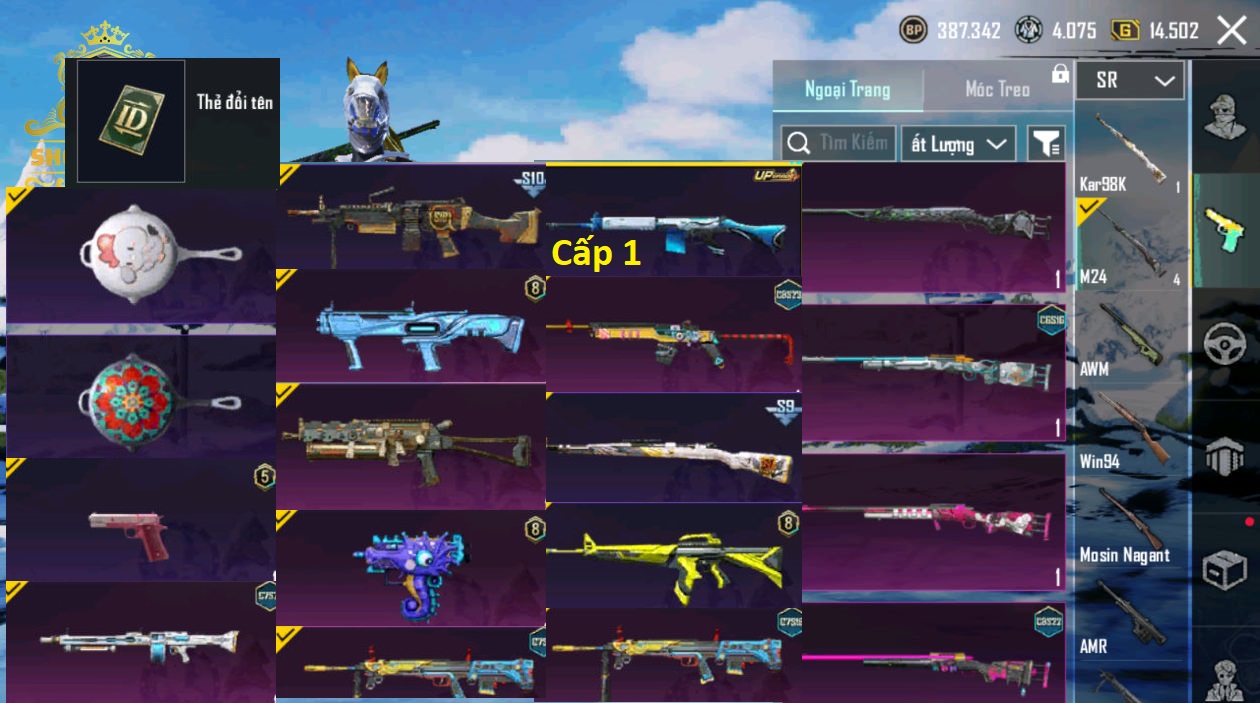Open the quality sort dropdown
The height and width of the screenshot is (703, 1260).
957,144
